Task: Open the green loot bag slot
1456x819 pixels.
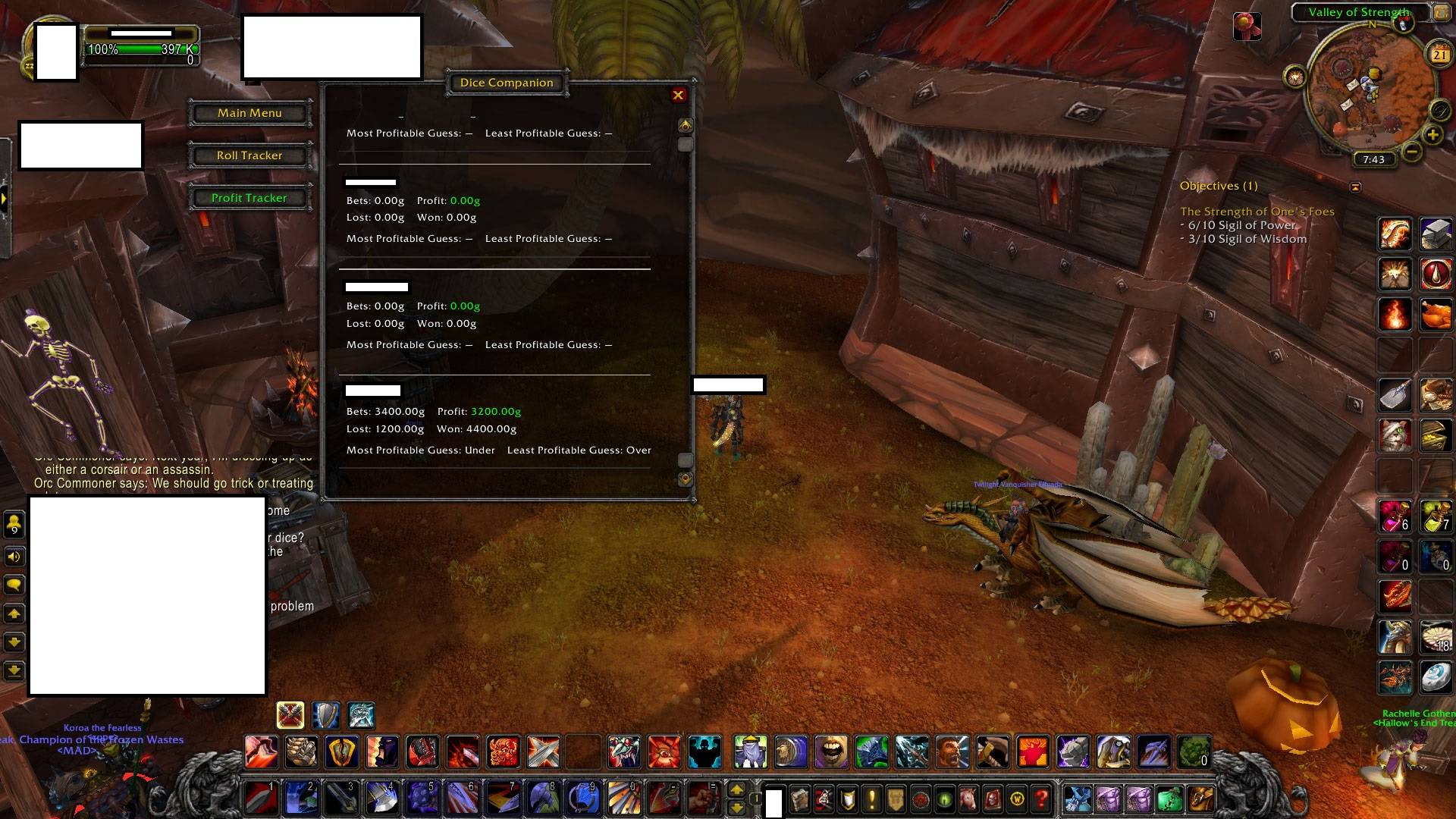Action: [x=1169, y=799]
